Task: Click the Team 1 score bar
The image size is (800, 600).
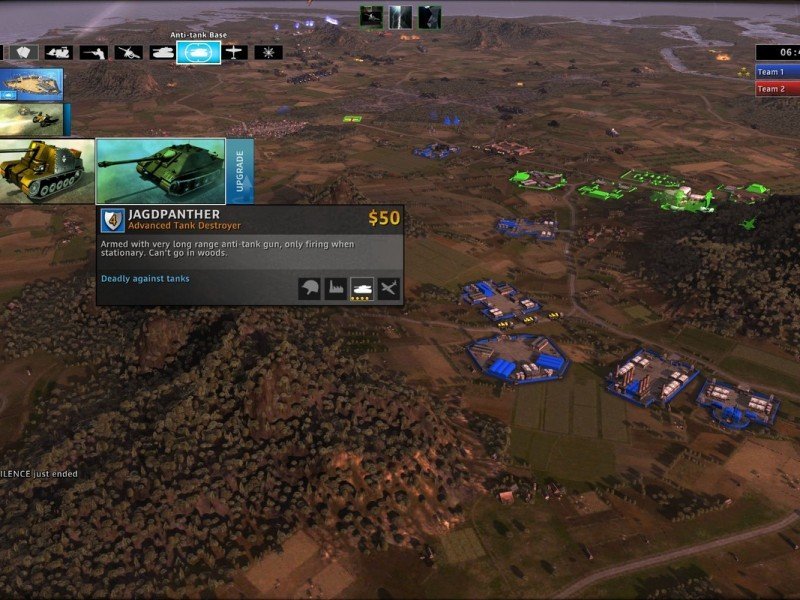Action: pos(777,72)
